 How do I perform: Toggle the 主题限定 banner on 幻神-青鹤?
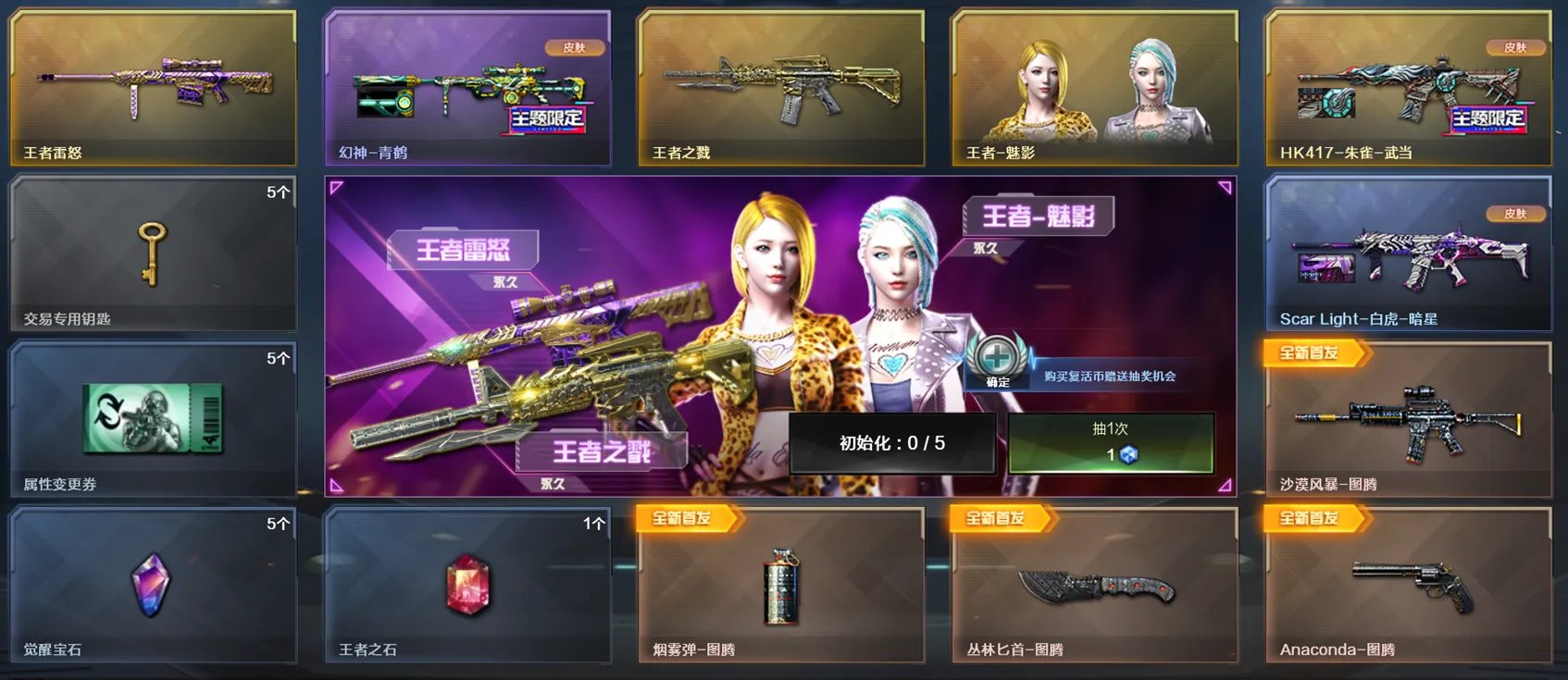coord(543,119)
